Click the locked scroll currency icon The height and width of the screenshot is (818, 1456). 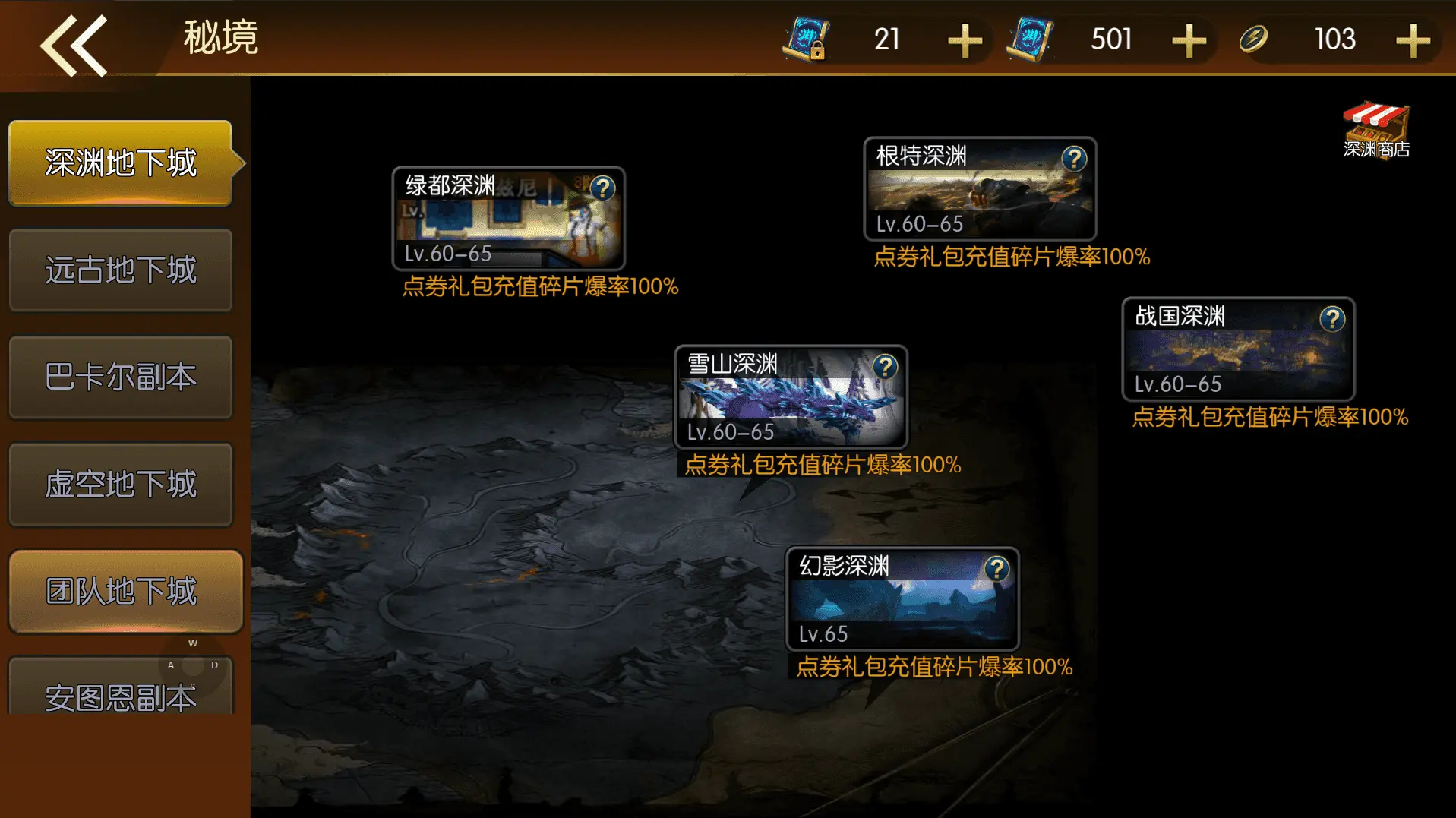point(807,39)
